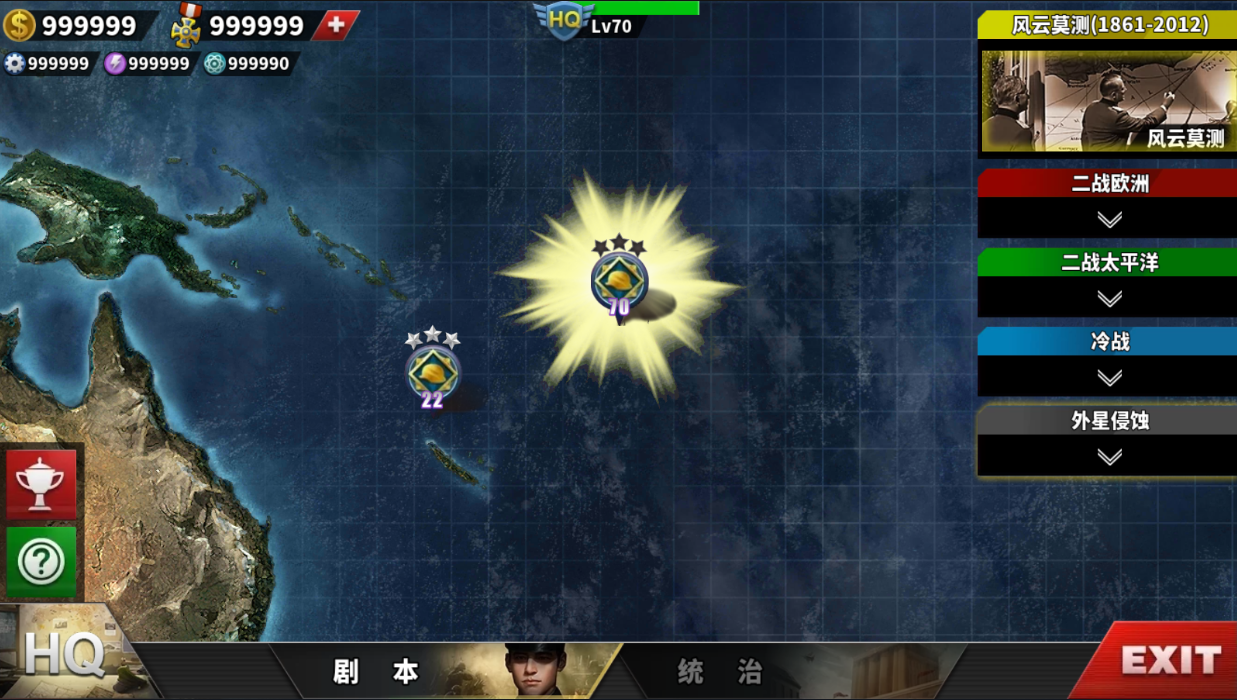
Task: Click the red plus button to add medals
Action: click(x=336, y=25)
